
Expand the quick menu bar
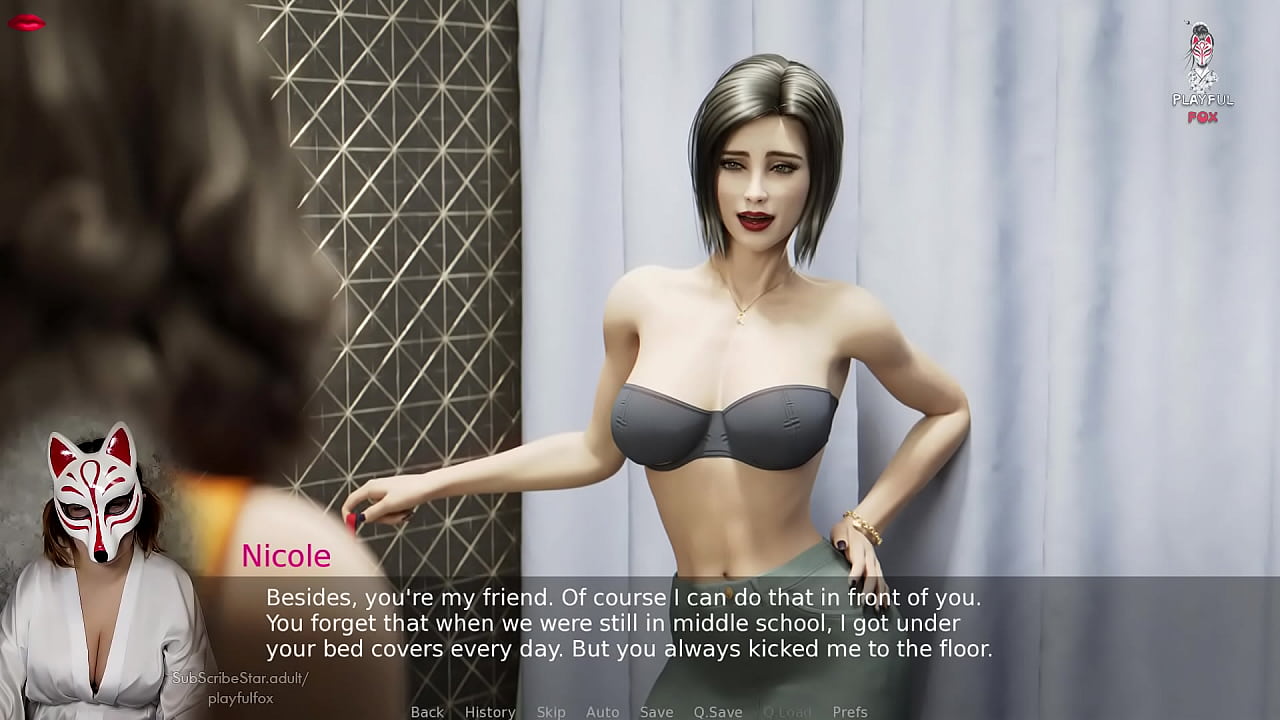[x=637, y=712]
